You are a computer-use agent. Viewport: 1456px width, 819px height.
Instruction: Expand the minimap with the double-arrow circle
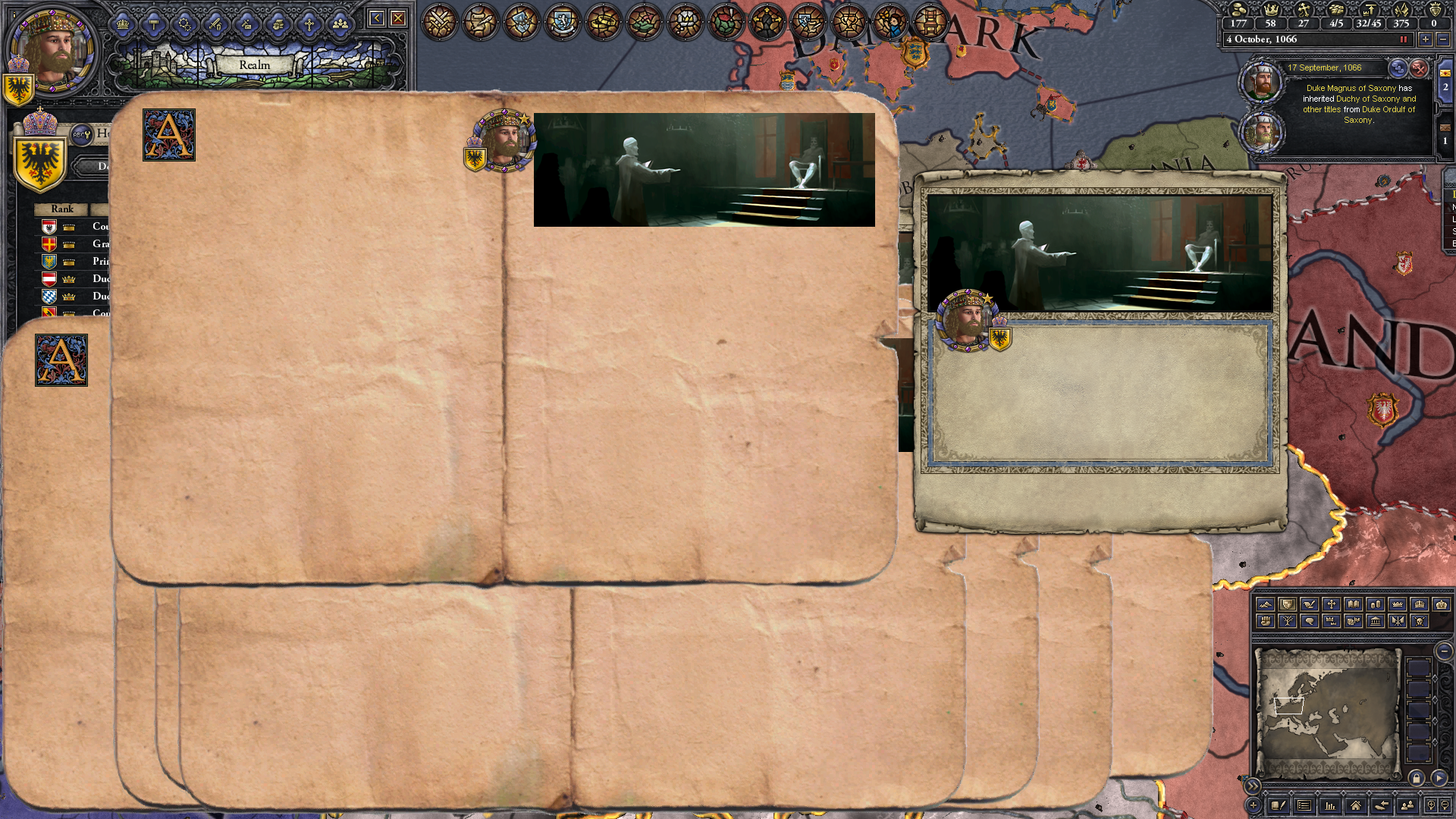(x=1252, y=786)
